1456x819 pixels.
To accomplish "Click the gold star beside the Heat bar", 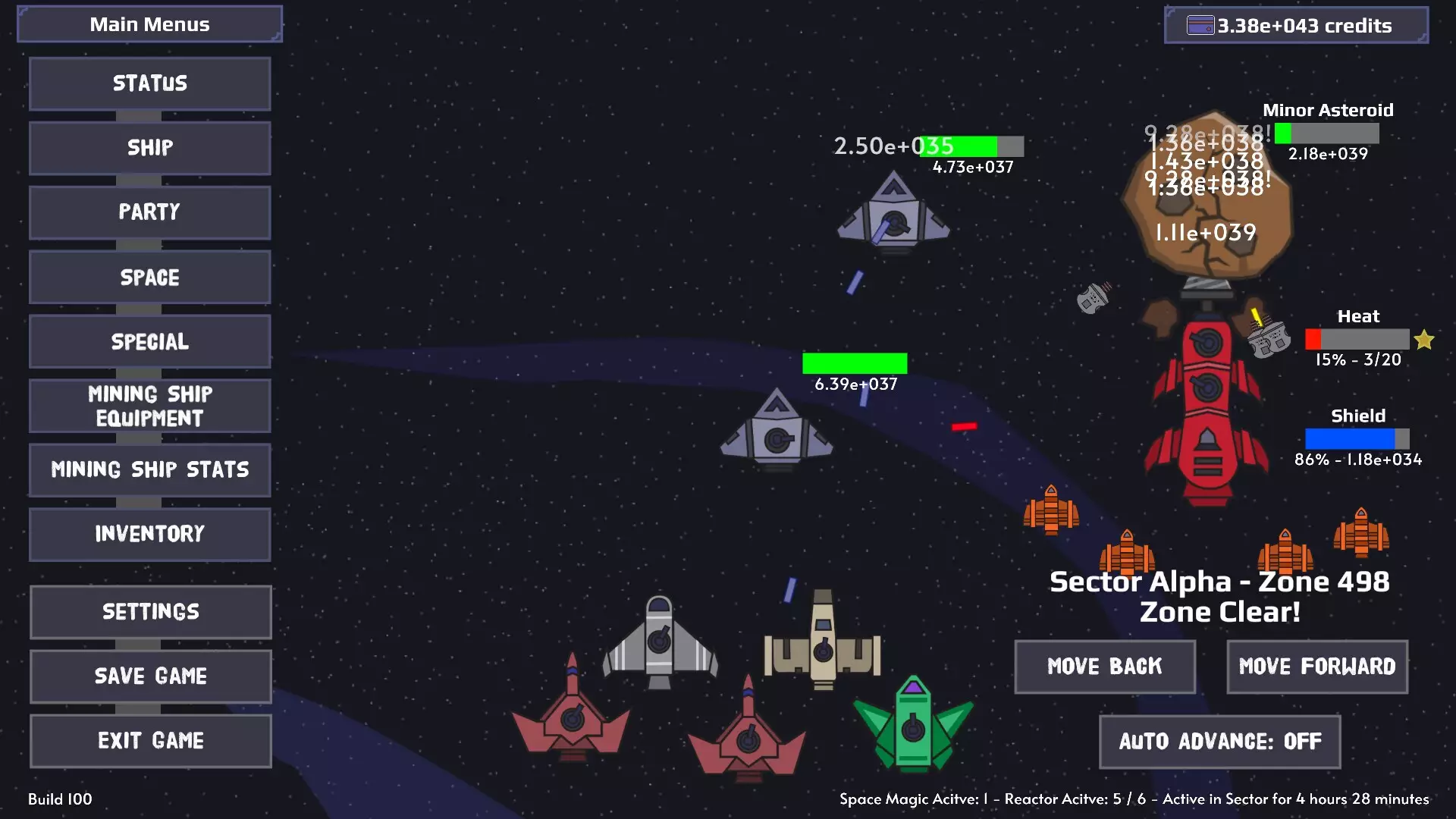I will tap(1424, 339).
